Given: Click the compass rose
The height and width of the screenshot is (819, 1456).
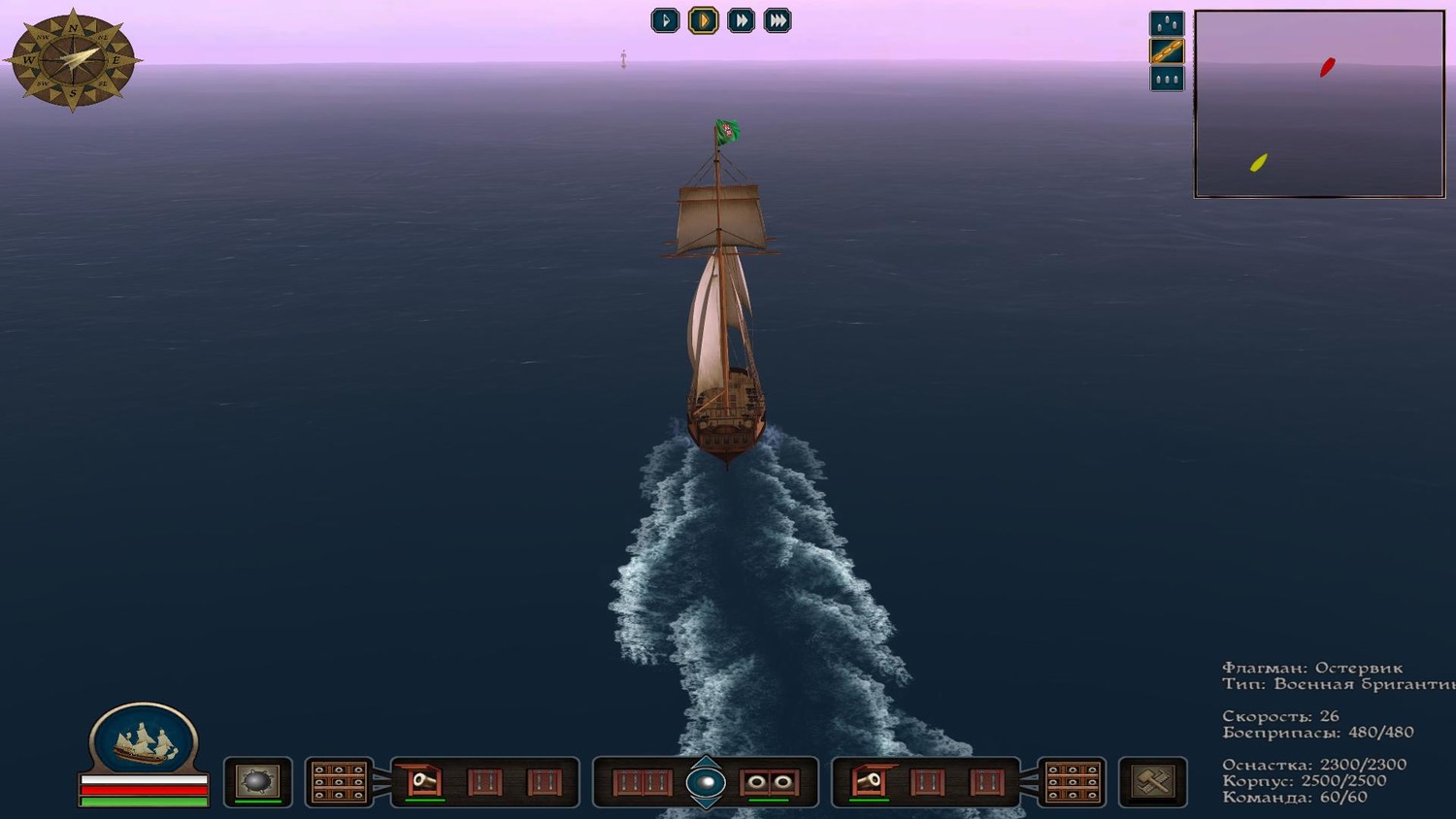Looking at the screenshot, I should point(73,60).
